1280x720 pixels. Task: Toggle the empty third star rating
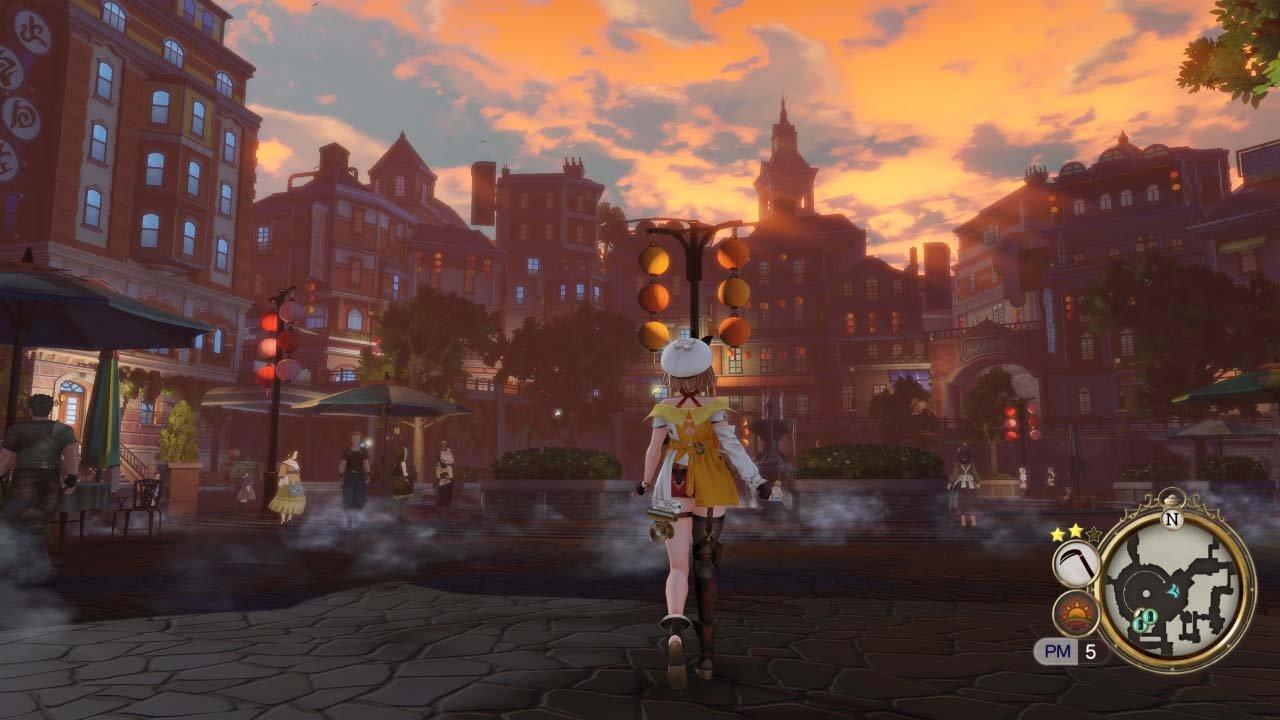(1094, 535)
